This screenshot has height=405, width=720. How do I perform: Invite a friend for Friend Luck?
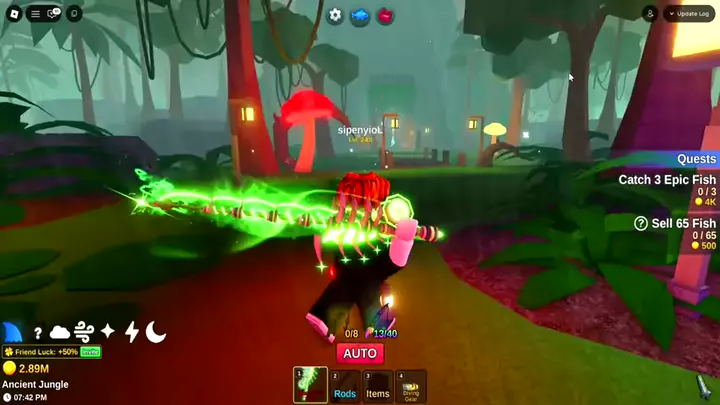click(90, 352)
